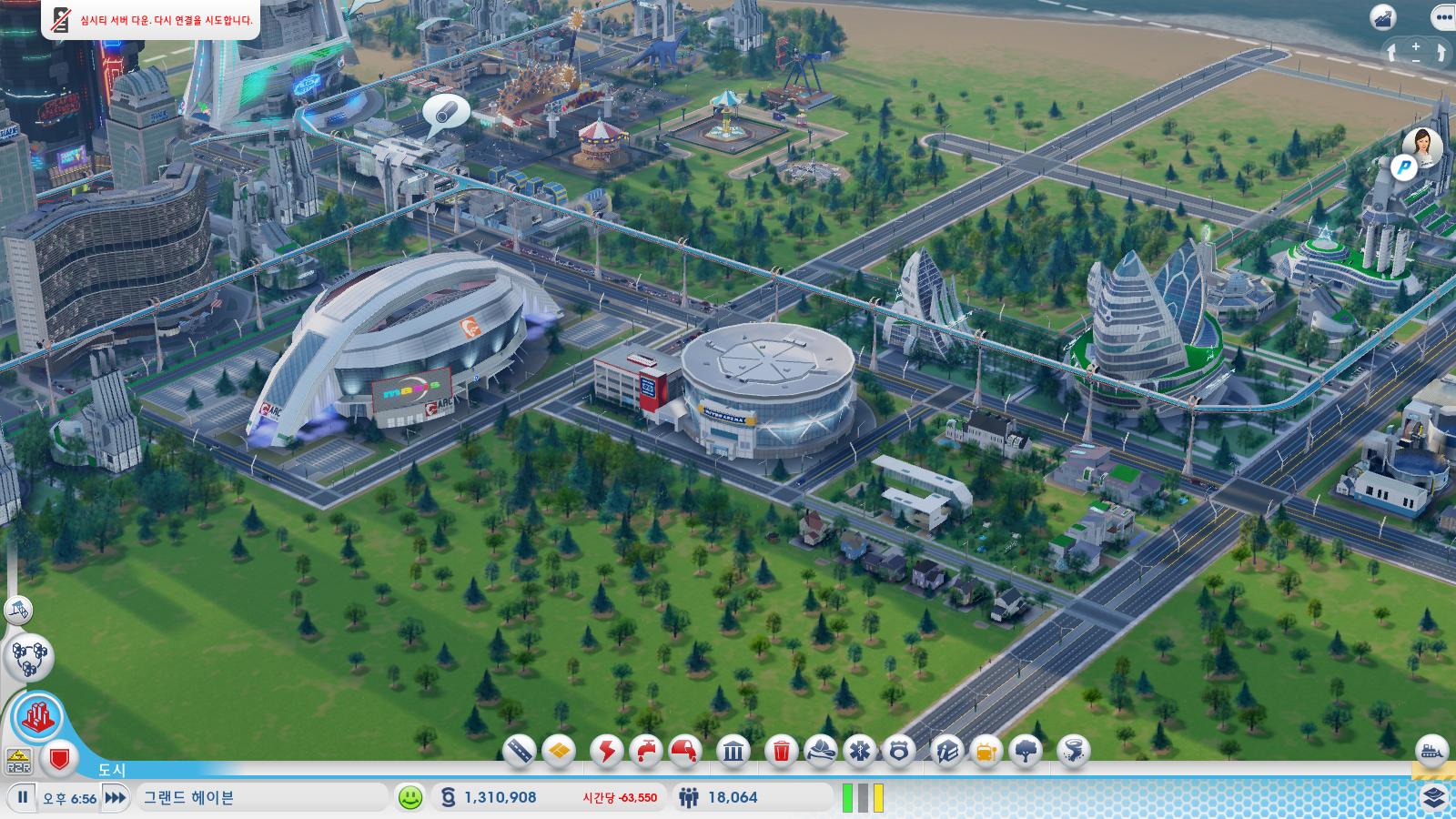Open the red city view button

coord(37,717)
